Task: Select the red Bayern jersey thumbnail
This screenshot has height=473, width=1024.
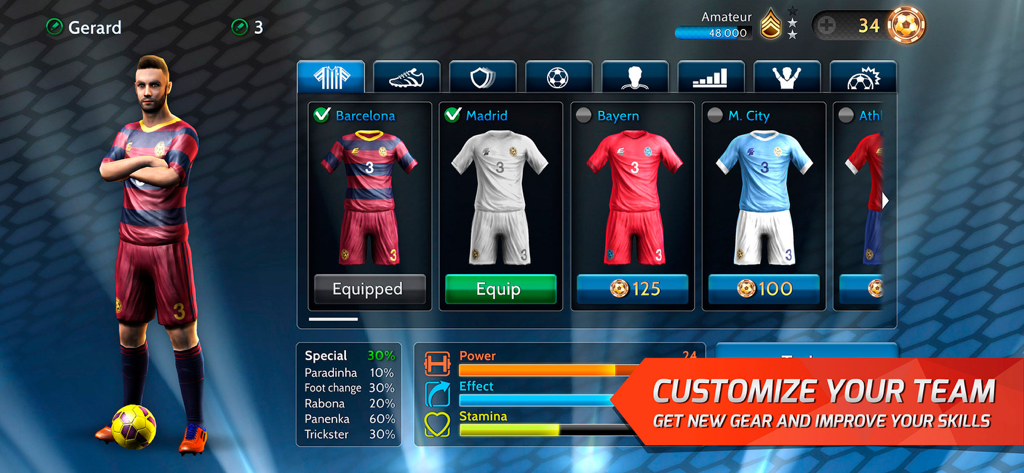Action: [x=632, y=197]
